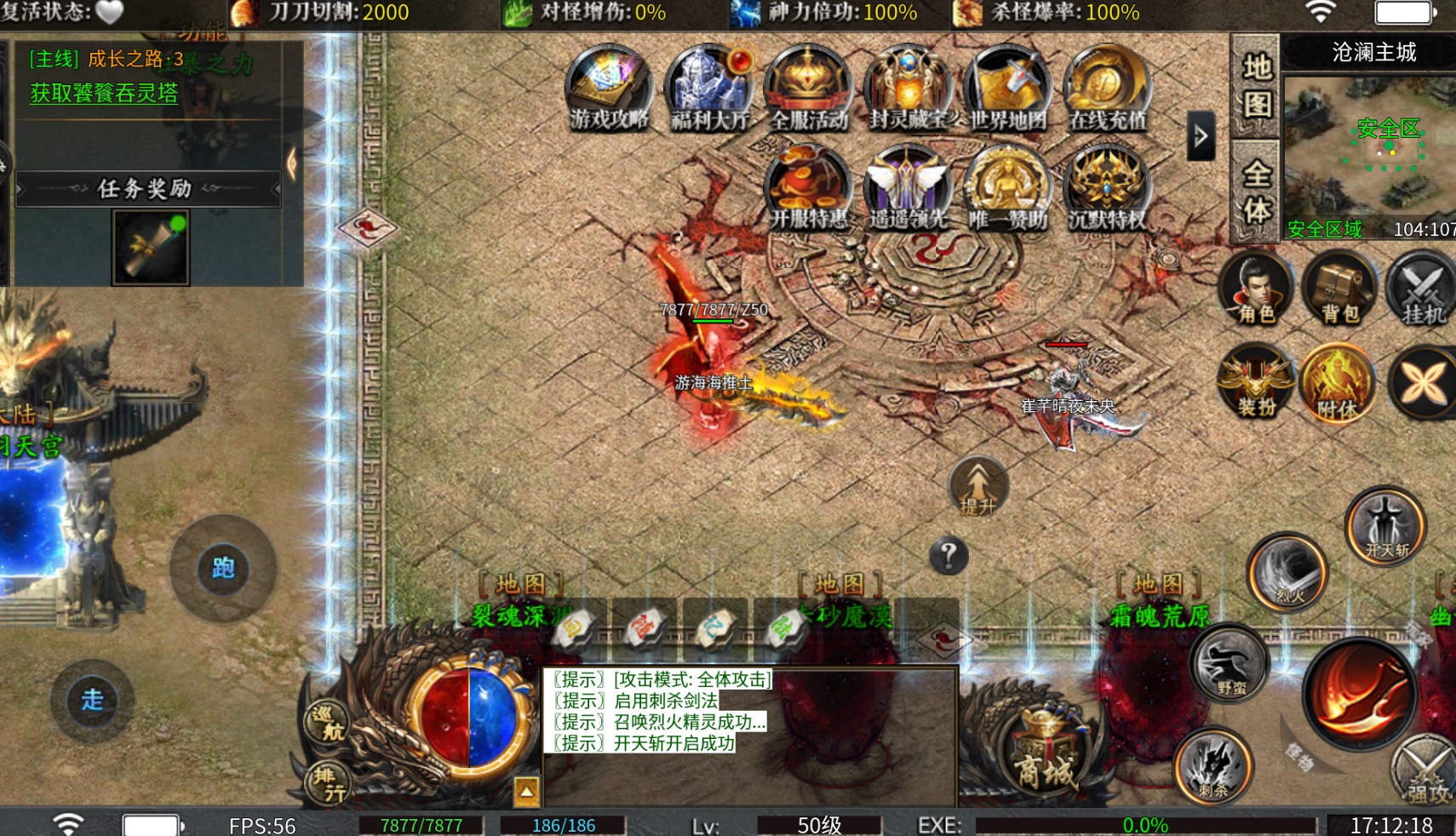
Task: Activate the 开天斩 skill
Action: coord(1386,526)
